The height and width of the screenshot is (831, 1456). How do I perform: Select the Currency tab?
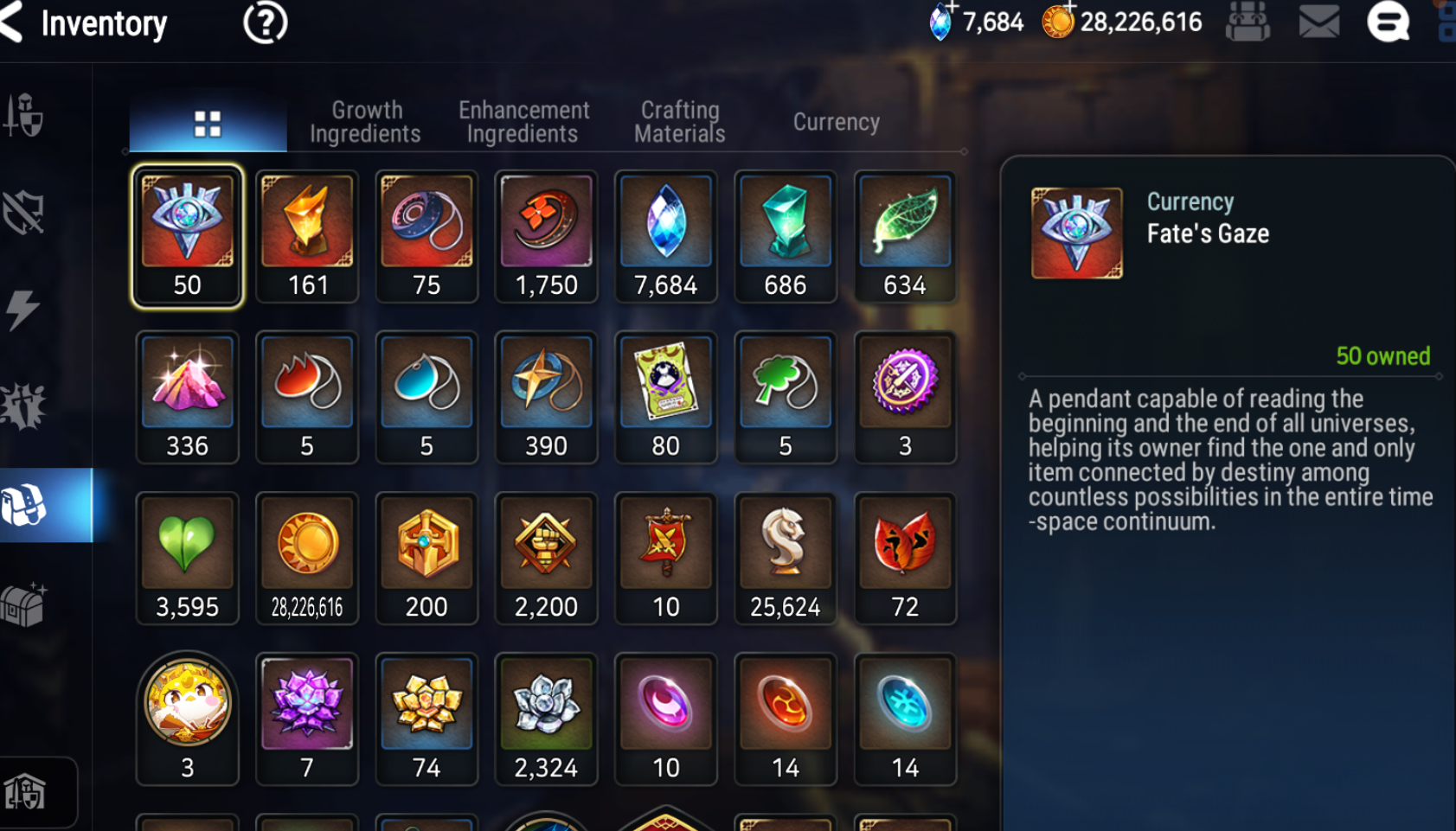[x=836, y=122]
